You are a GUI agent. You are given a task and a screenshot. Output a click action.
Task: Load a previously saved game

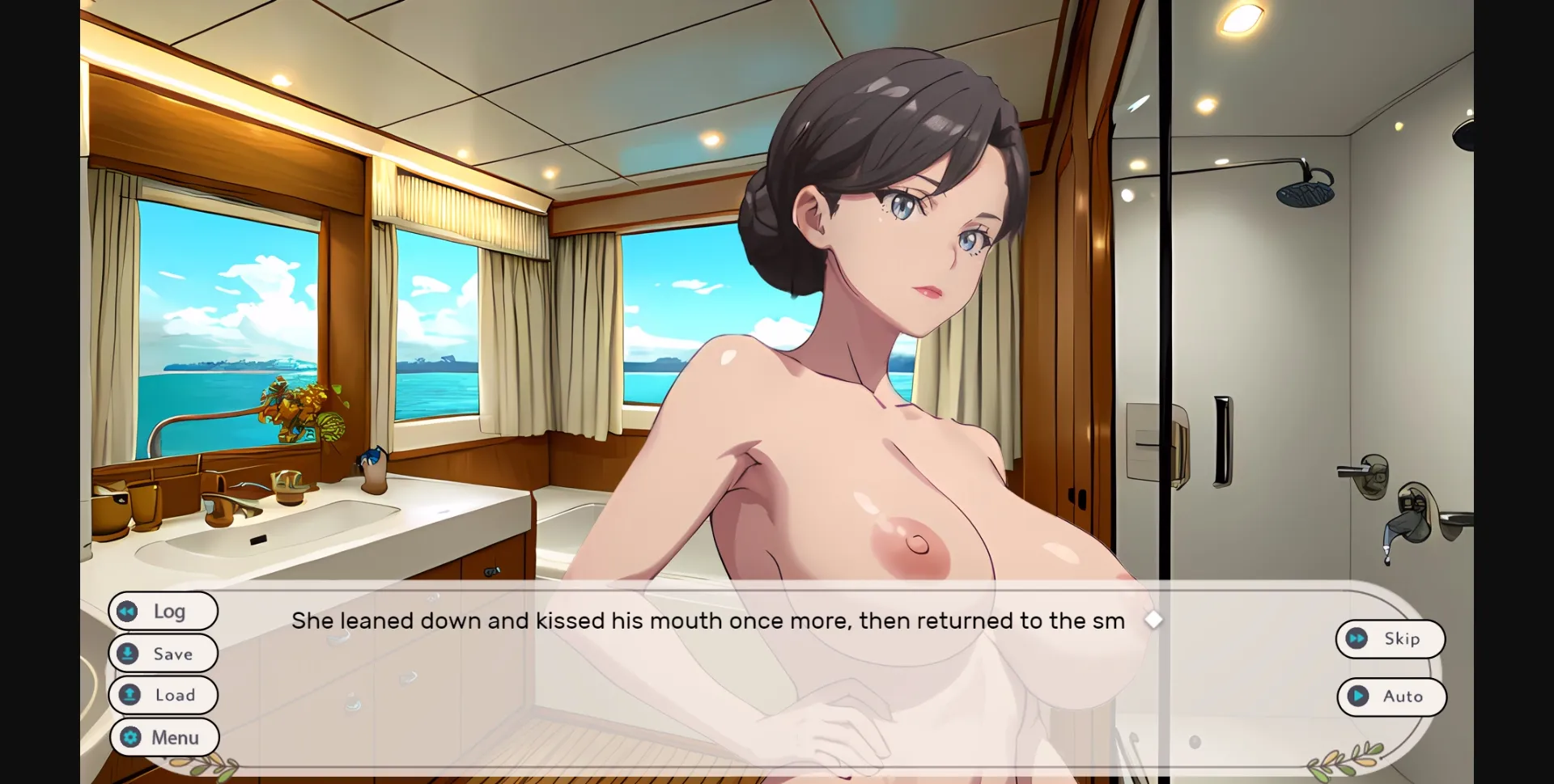tap(163, 695)
